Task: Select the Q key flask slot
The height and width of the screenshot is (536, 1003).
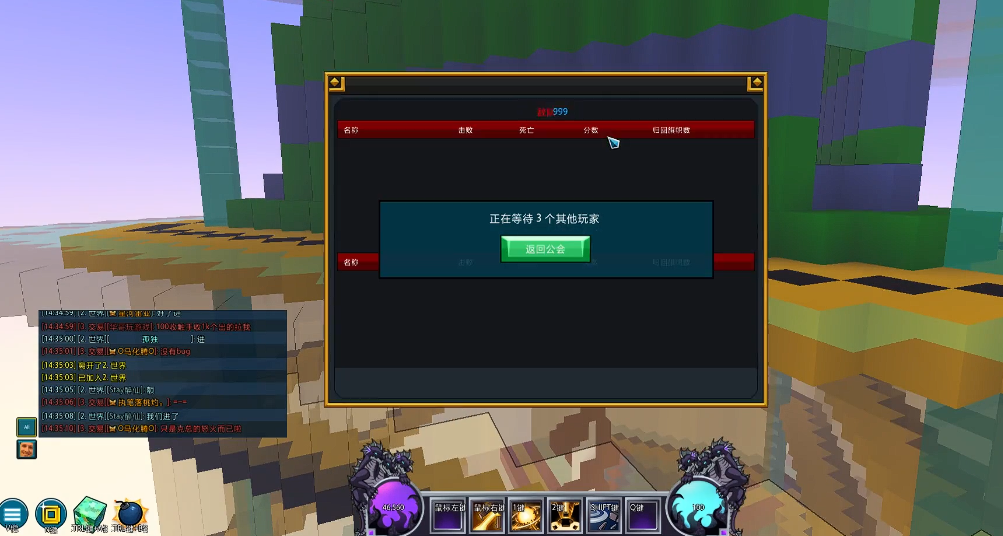Action: click(x=643, y=514)
